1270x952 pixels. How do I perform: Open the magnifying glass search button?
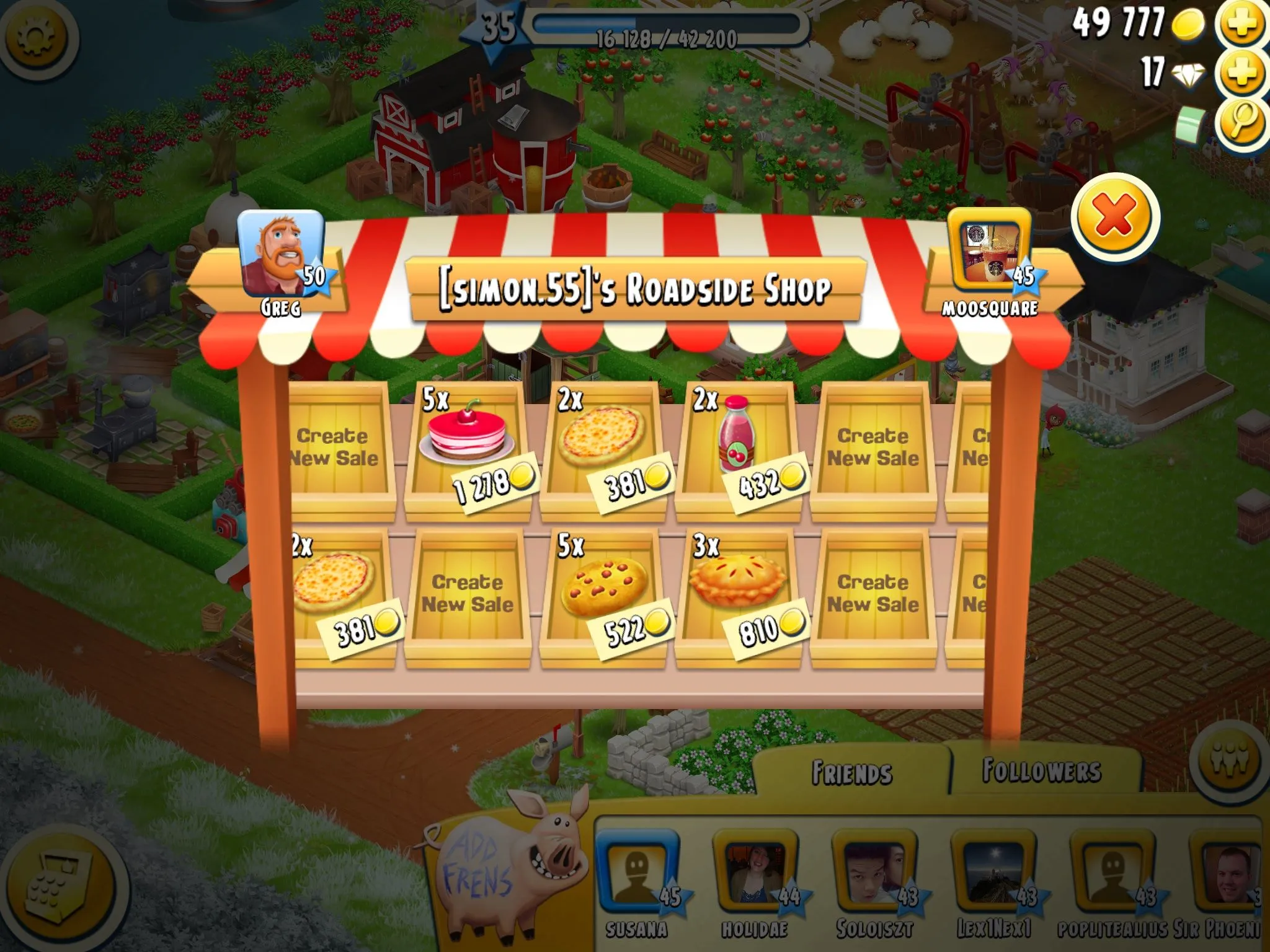[x=1241, y=121]
